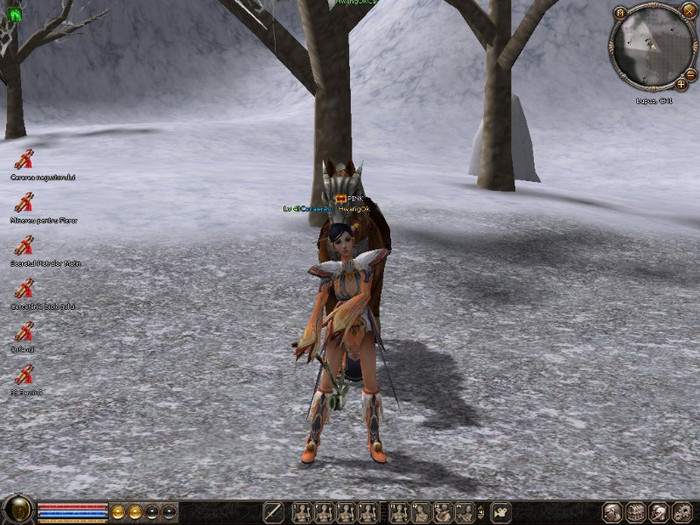The image size is (700, 525).
Task: Open the Cercetarile Biologului quest scroll
Action: click(x=24, y=288)
